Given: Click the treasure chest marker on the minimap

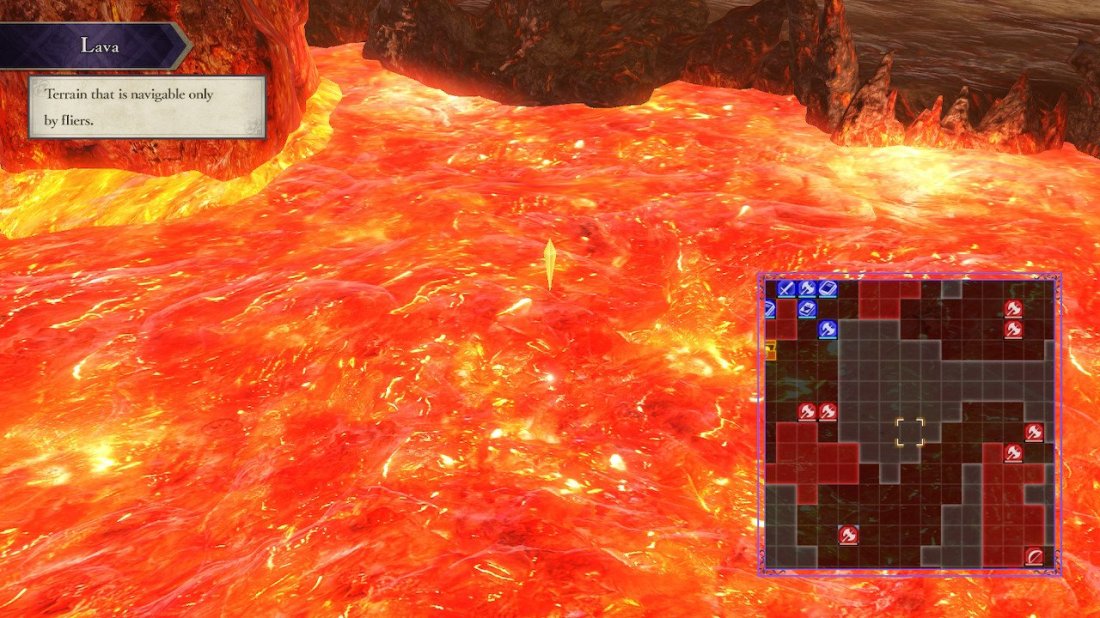Looking at the screenshot, I should coord(770,350).
